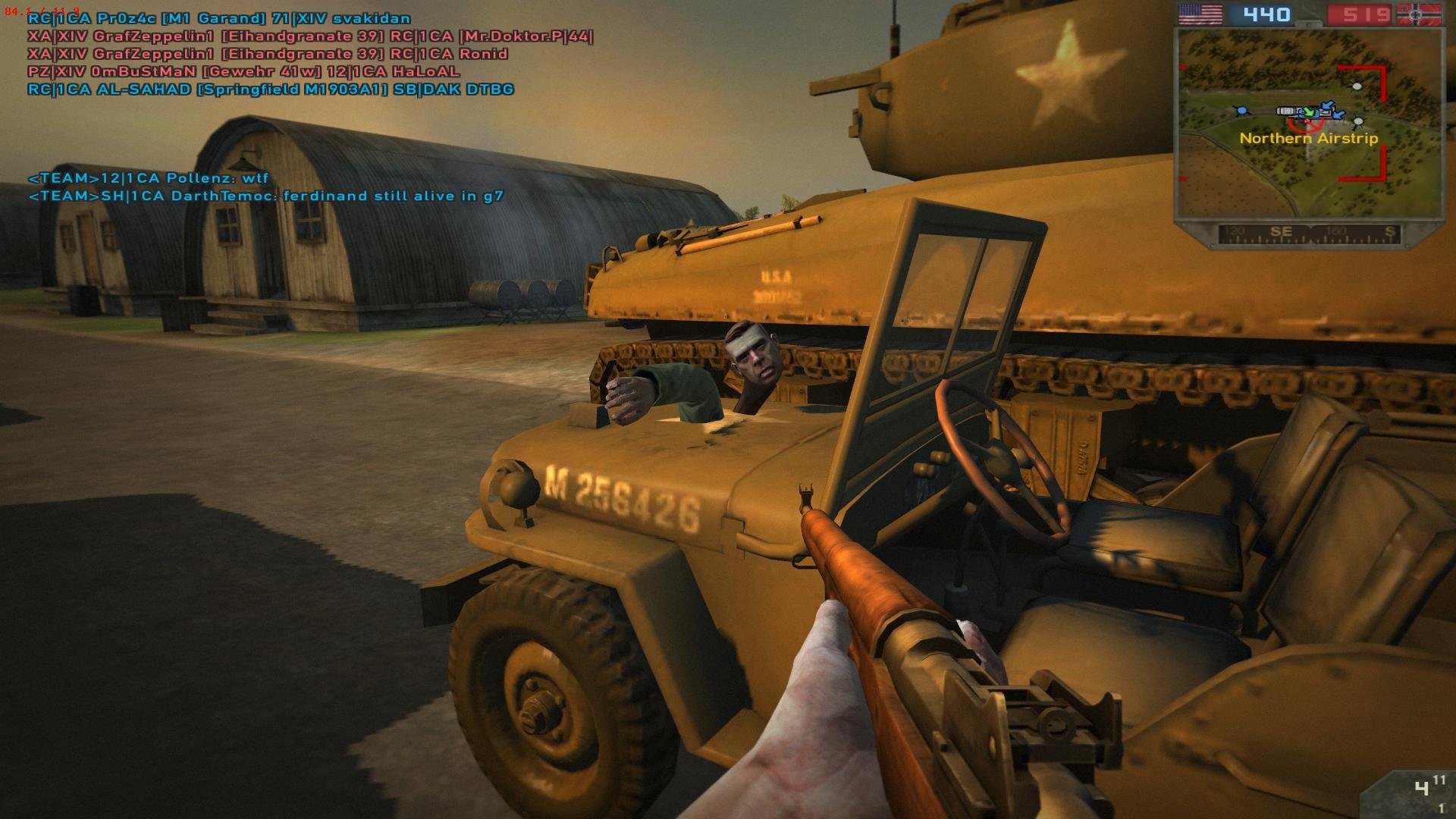This screenshot has width=1456, height=819.
Task: Click DarthTemoc's team chat message
Action: click(265, 196)
